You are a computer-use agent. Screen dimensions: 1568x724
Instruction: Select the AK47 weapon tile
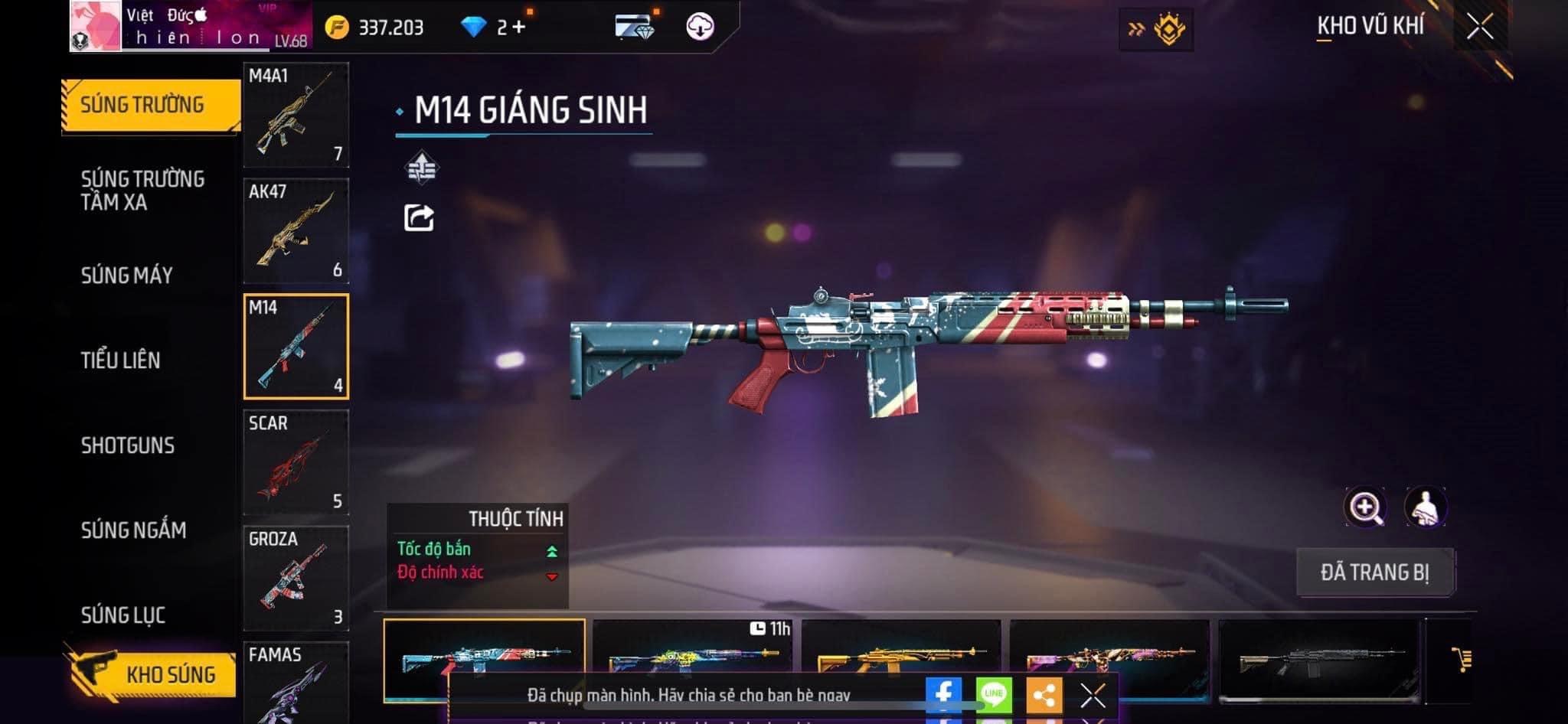(x=296, y=230)
